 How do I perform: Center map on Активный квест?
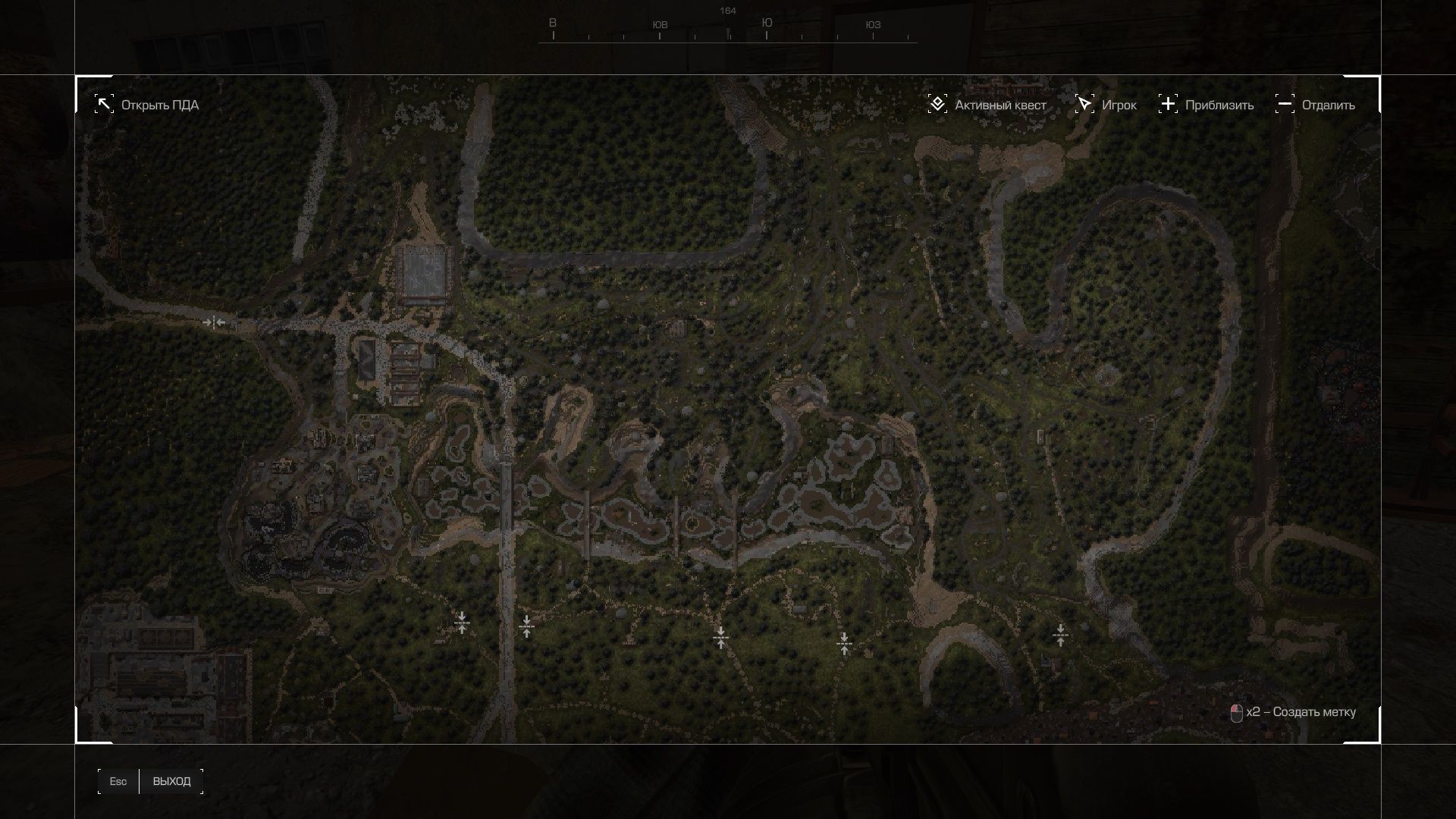987,105
